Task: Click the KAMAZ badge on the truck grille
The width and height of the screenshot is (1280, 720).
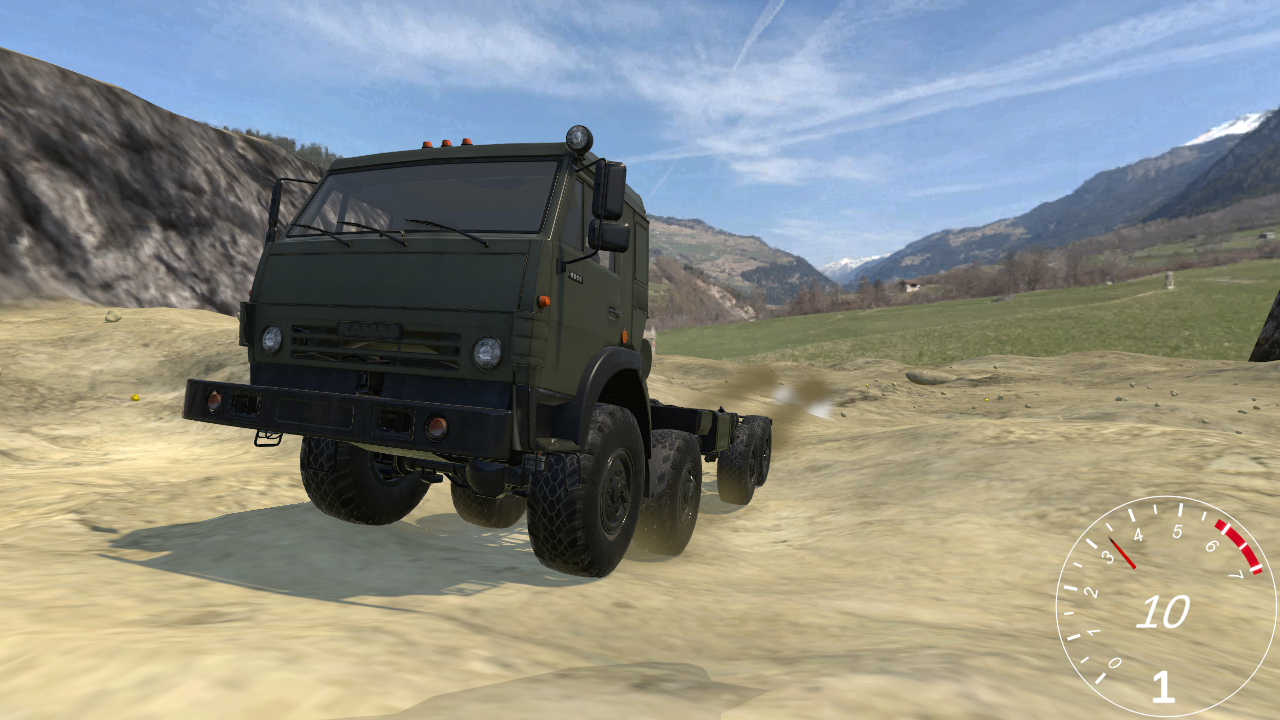Action: [369, 328]
